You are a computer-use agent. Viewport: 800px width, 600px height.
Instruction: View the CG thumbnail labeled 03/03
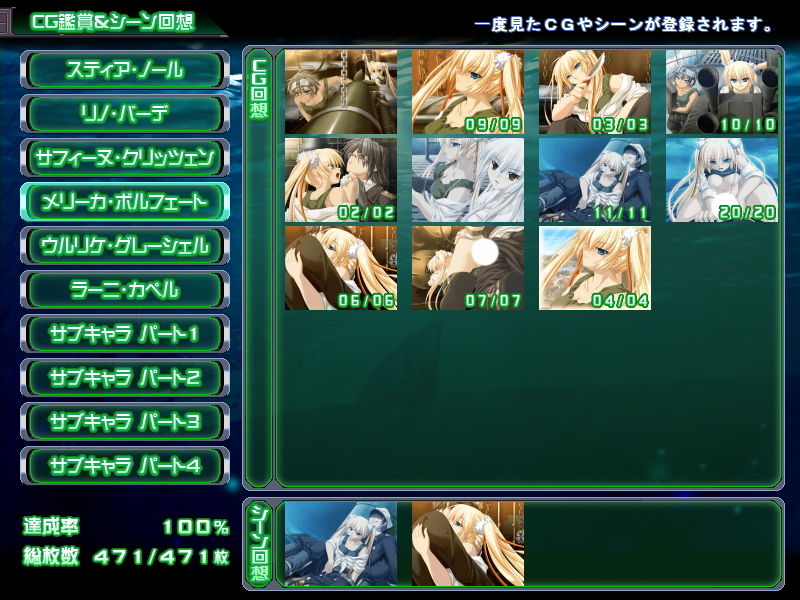click(x=595, y=92)
